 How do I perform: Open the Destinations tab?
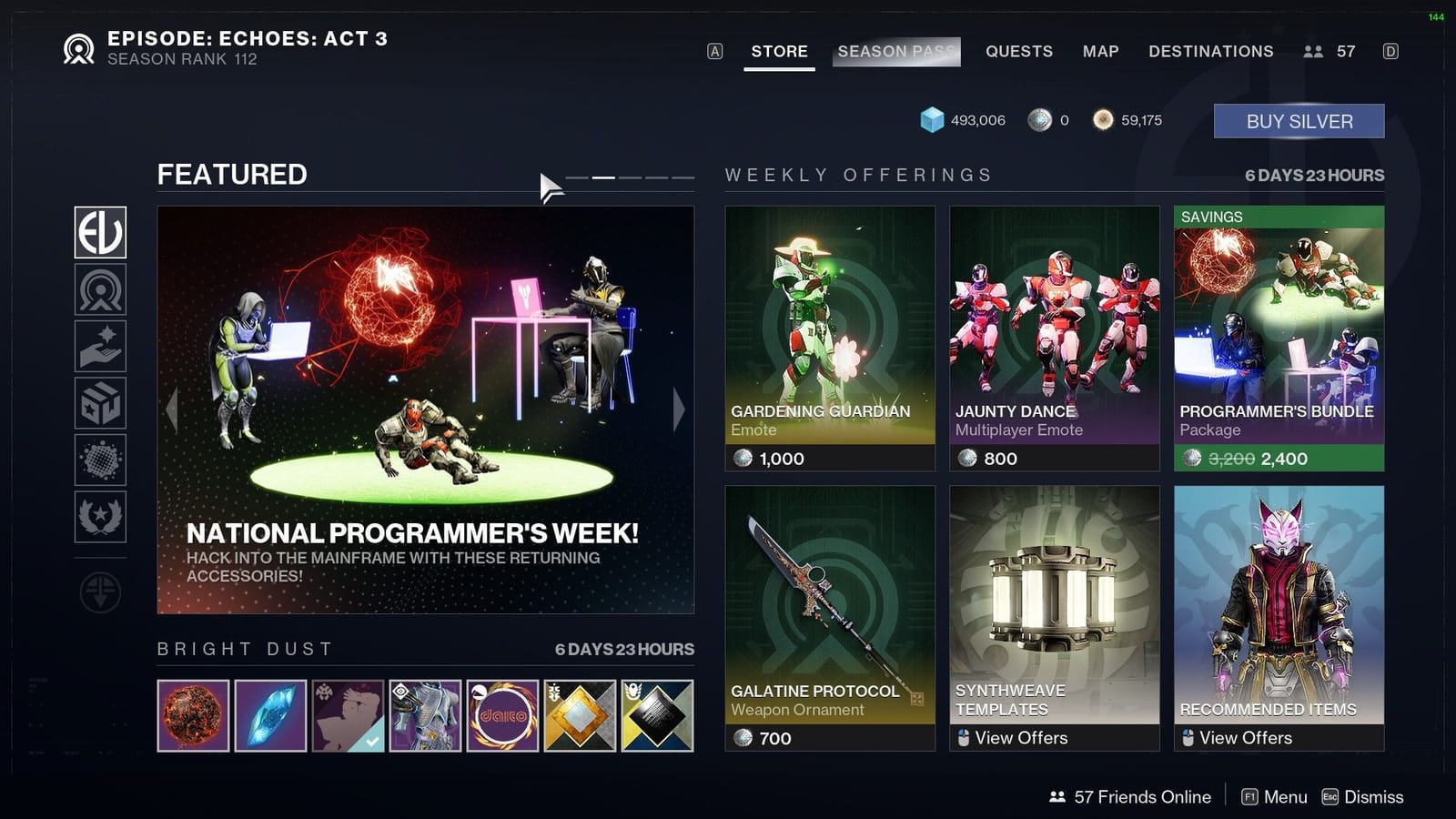1211,52
